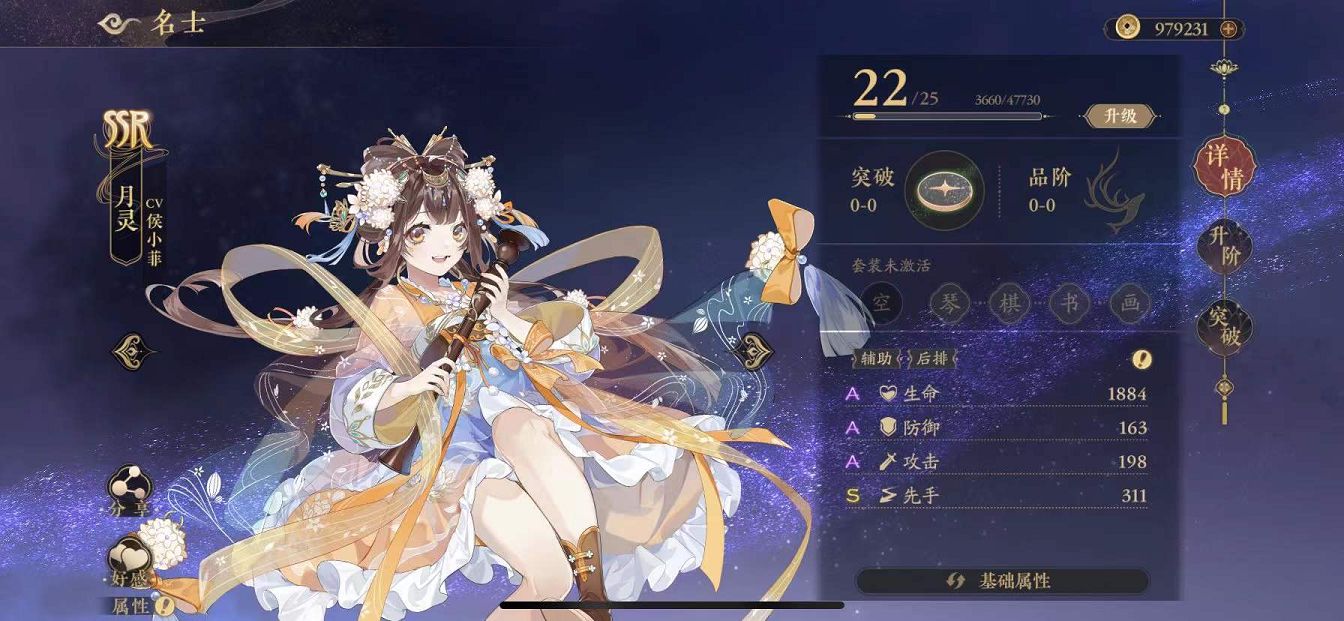Viewport: 1344px width, 621px height.
Task: Choose the 书 set slot
Action: tap(1069, 304)
